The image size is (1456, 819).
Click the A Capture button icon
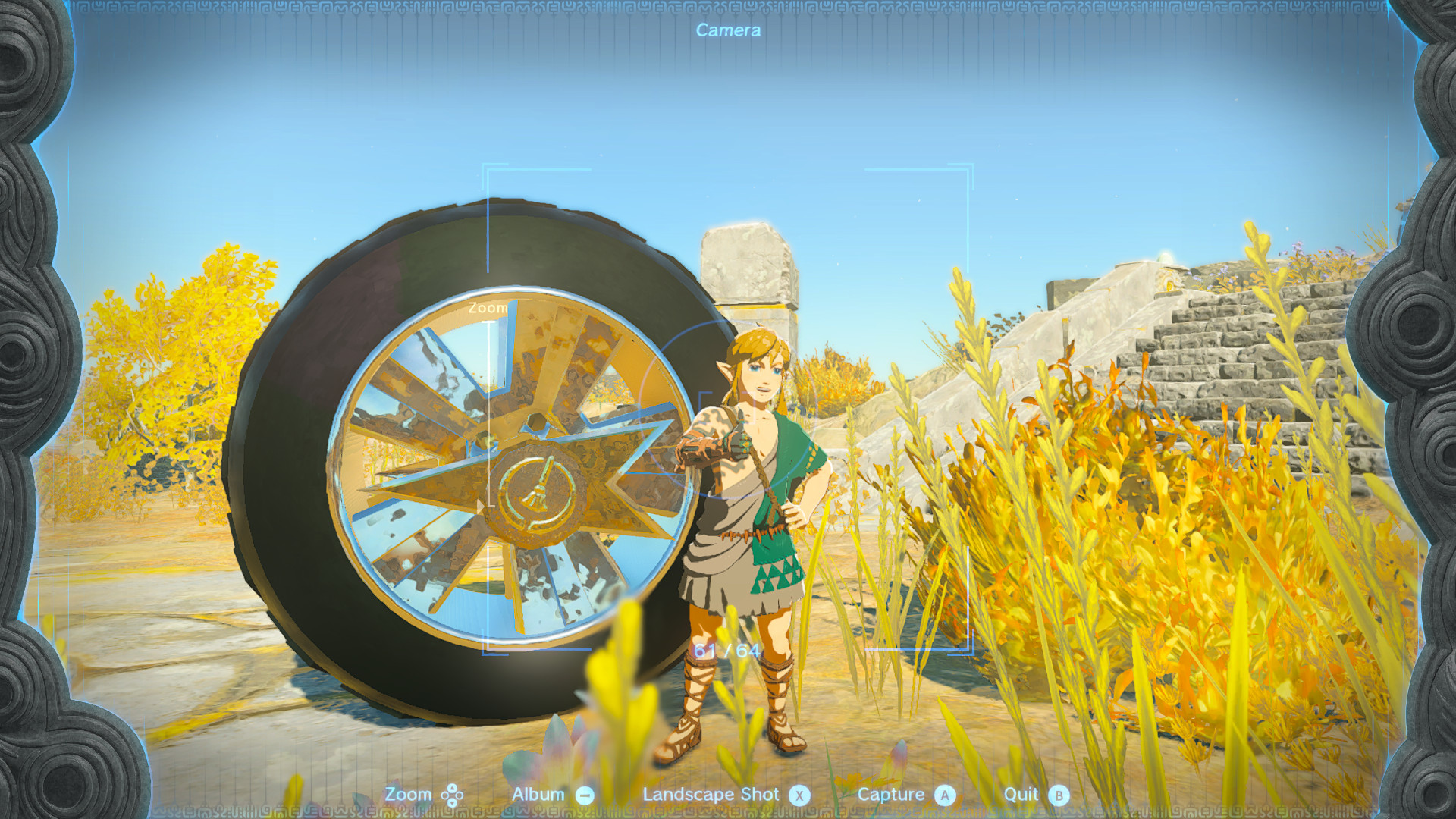point(944,795)
